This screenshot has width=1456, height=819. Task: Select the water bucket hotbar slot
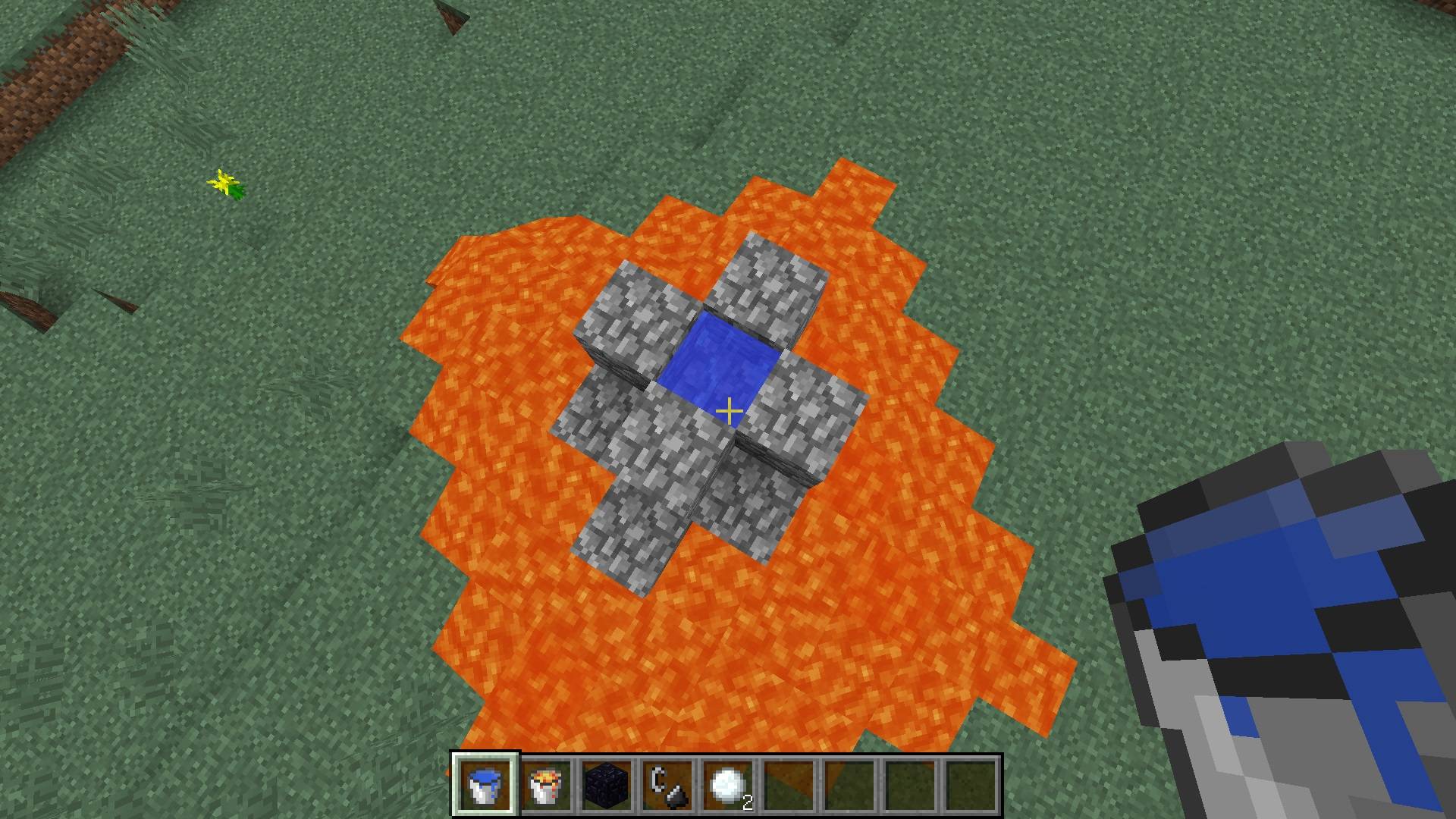point(485,785)
